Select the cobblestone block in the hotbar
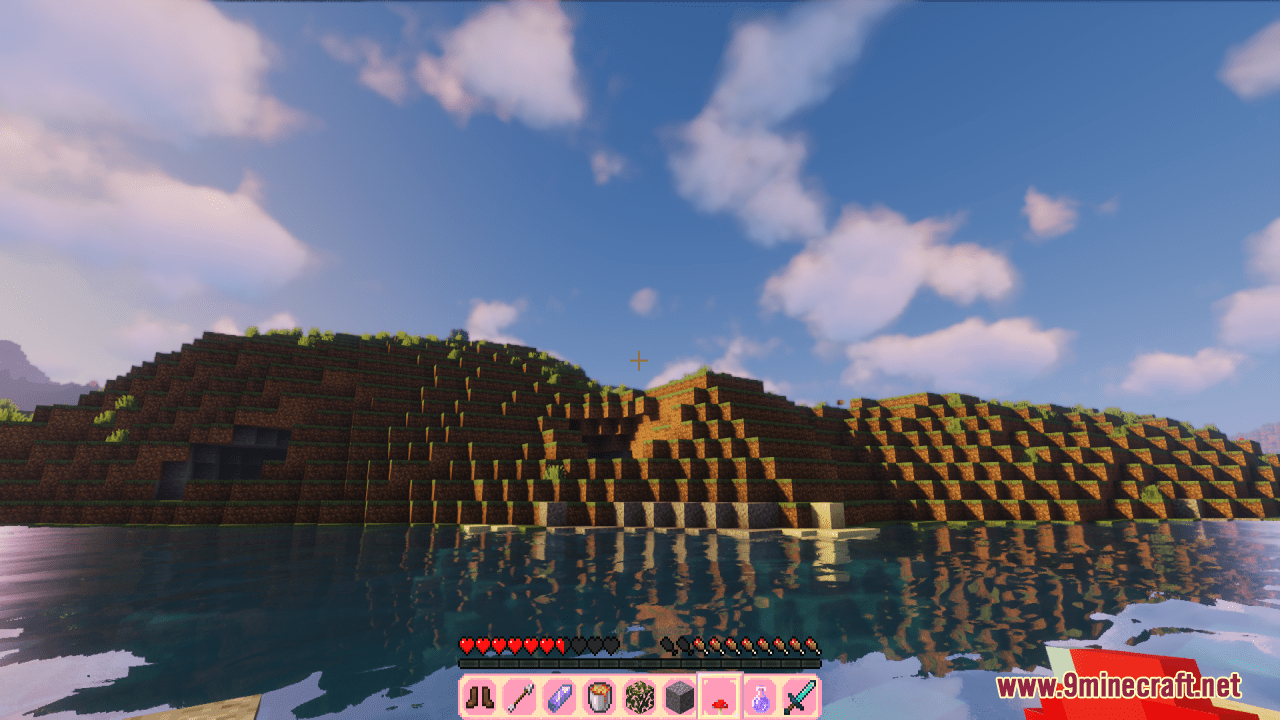Image resolution: width=1280 pixels, height=720 pixels. (678, 692)
